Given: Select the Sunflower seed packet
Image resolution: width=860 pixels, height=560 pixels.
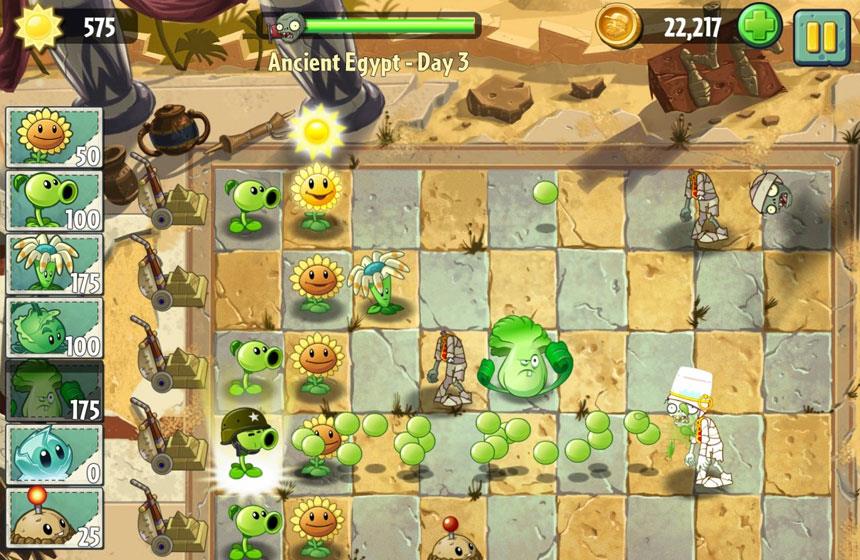Looking at the screenshot, I should pyautogui.click(x=55, y=137).
